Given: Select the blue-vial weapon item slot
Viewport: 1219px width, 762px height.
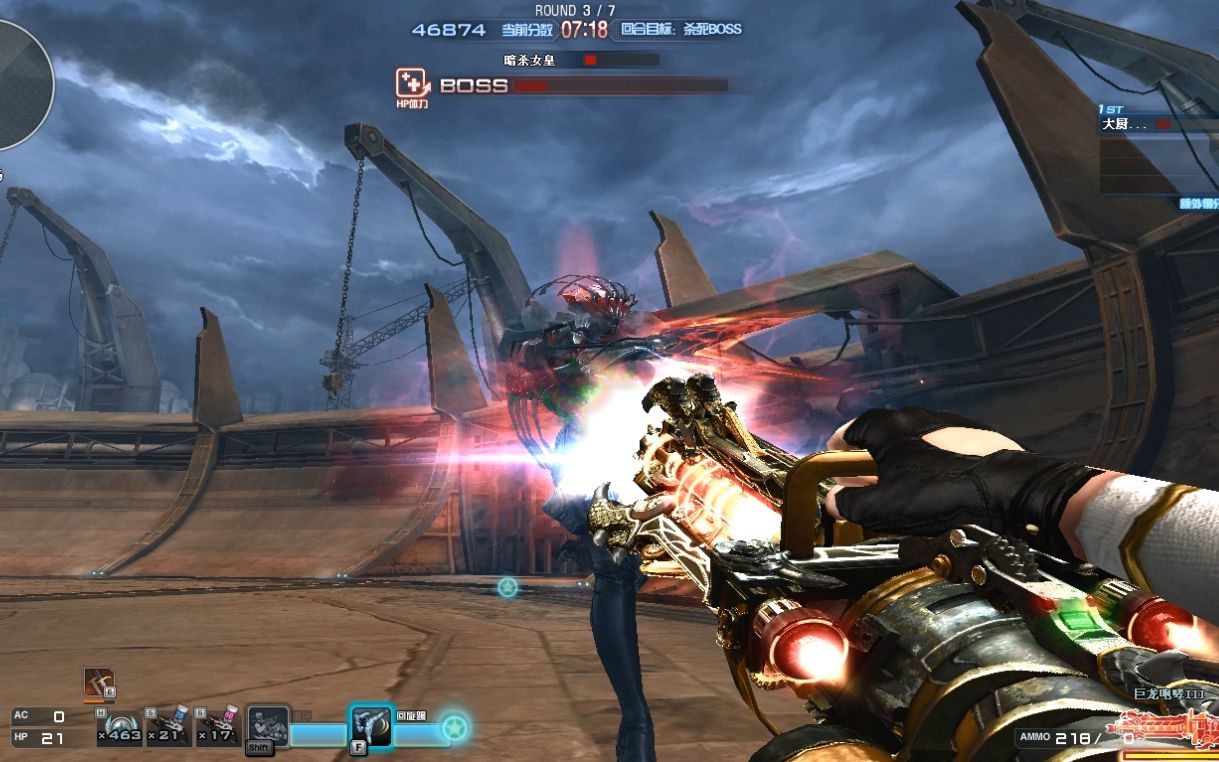Looking at the screenshot, I should pyautogui.click(x=169, y=726).
